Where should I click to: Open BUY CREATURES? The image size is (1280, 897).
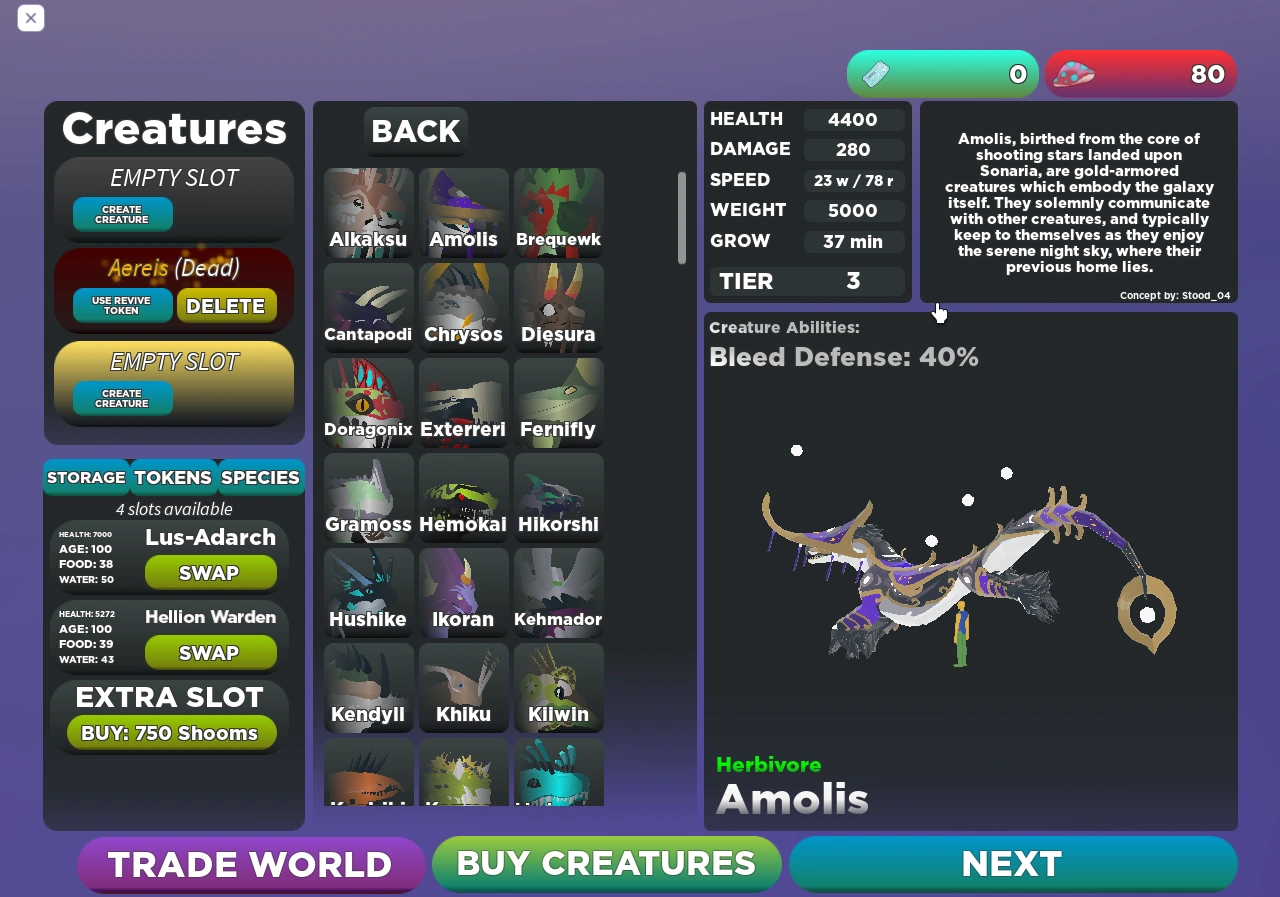coord(606,863)
